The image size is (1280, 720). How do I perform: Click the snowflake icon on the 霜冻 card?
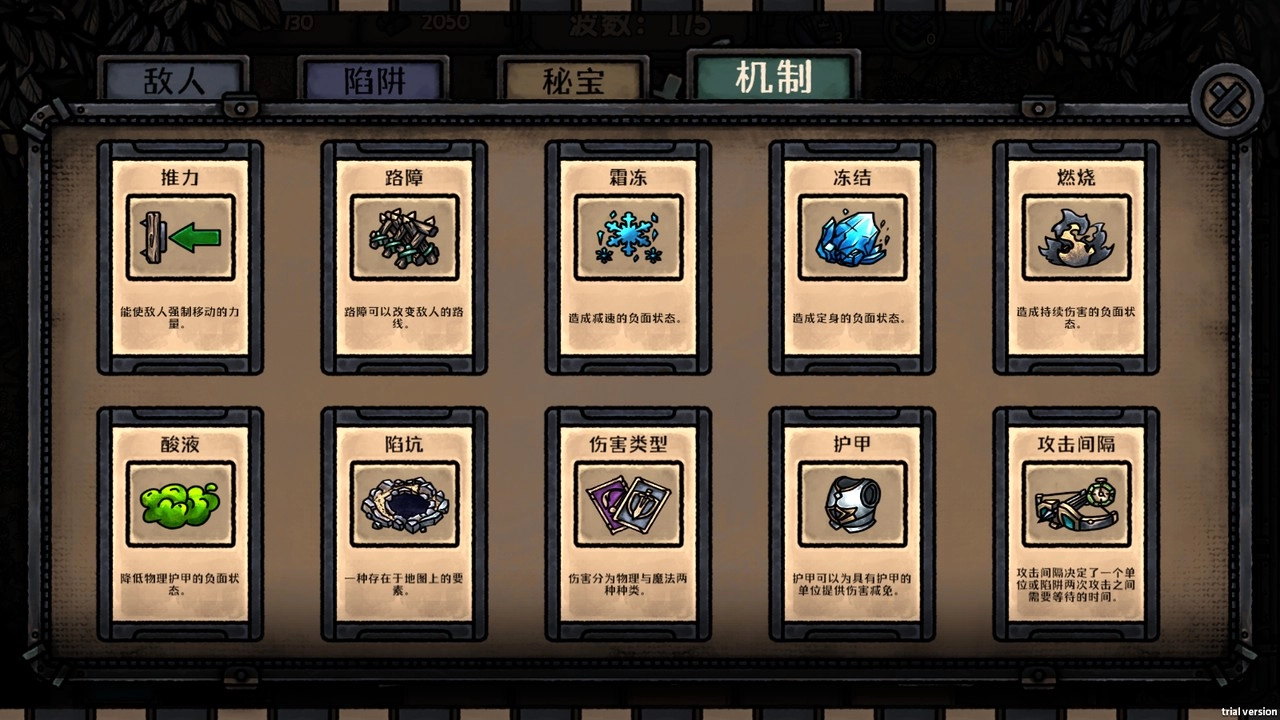point(627,238)
